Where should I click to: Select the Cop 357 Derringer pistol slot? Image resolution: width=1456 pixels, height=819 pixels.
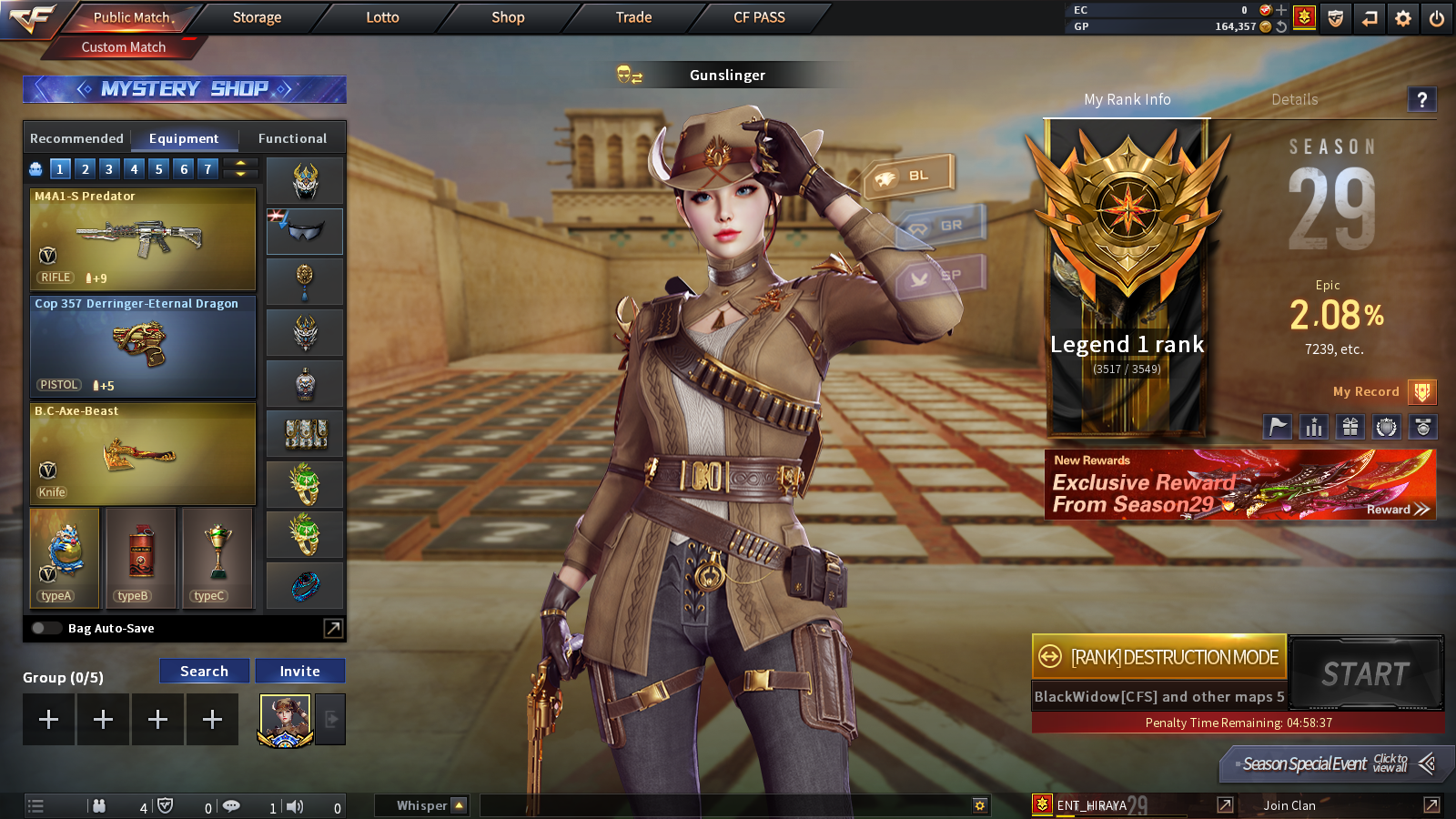coord(143,347)
